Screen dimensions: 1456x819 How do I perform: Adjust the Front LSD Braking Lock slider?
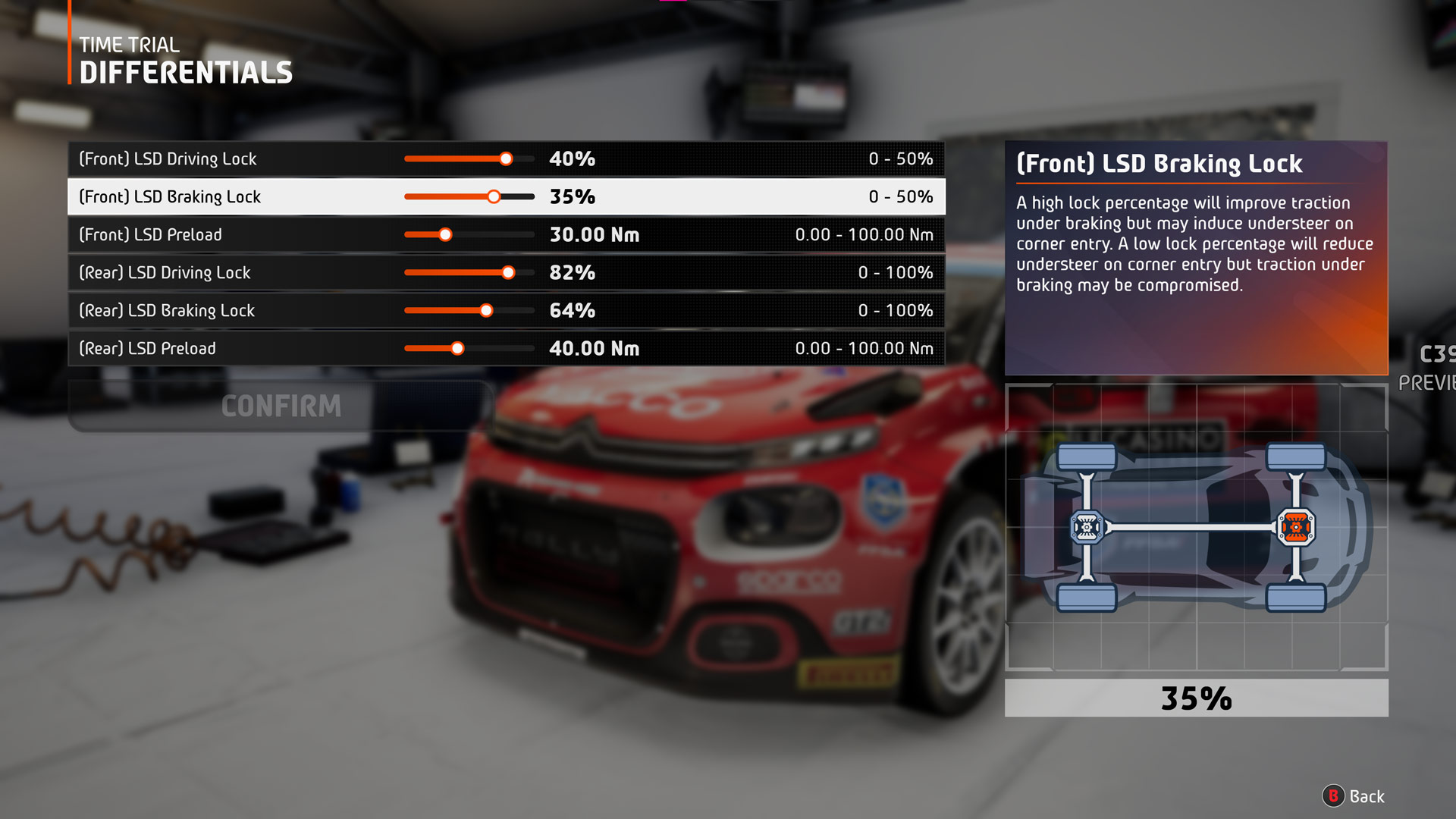point(494,197)
